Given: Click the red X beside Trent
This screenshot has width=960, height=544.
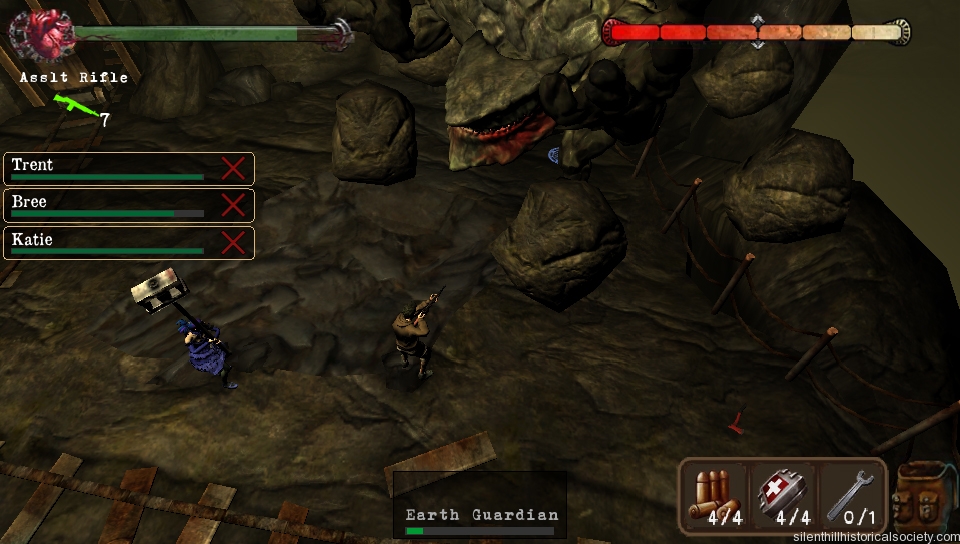Looking at the screenshot, I should (x=233, y=168).
